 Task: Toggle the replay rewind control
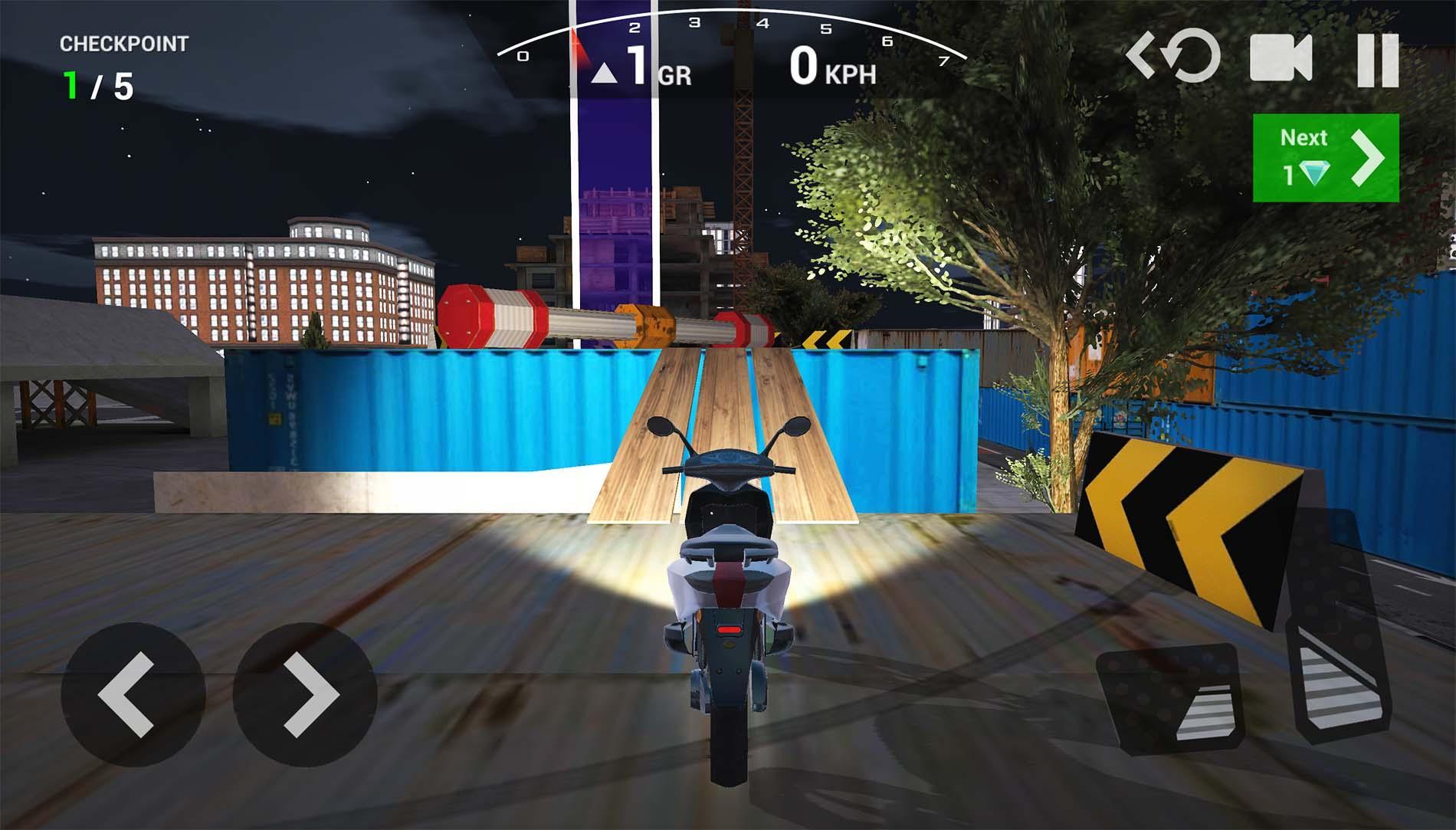[x=1172, y=61]
